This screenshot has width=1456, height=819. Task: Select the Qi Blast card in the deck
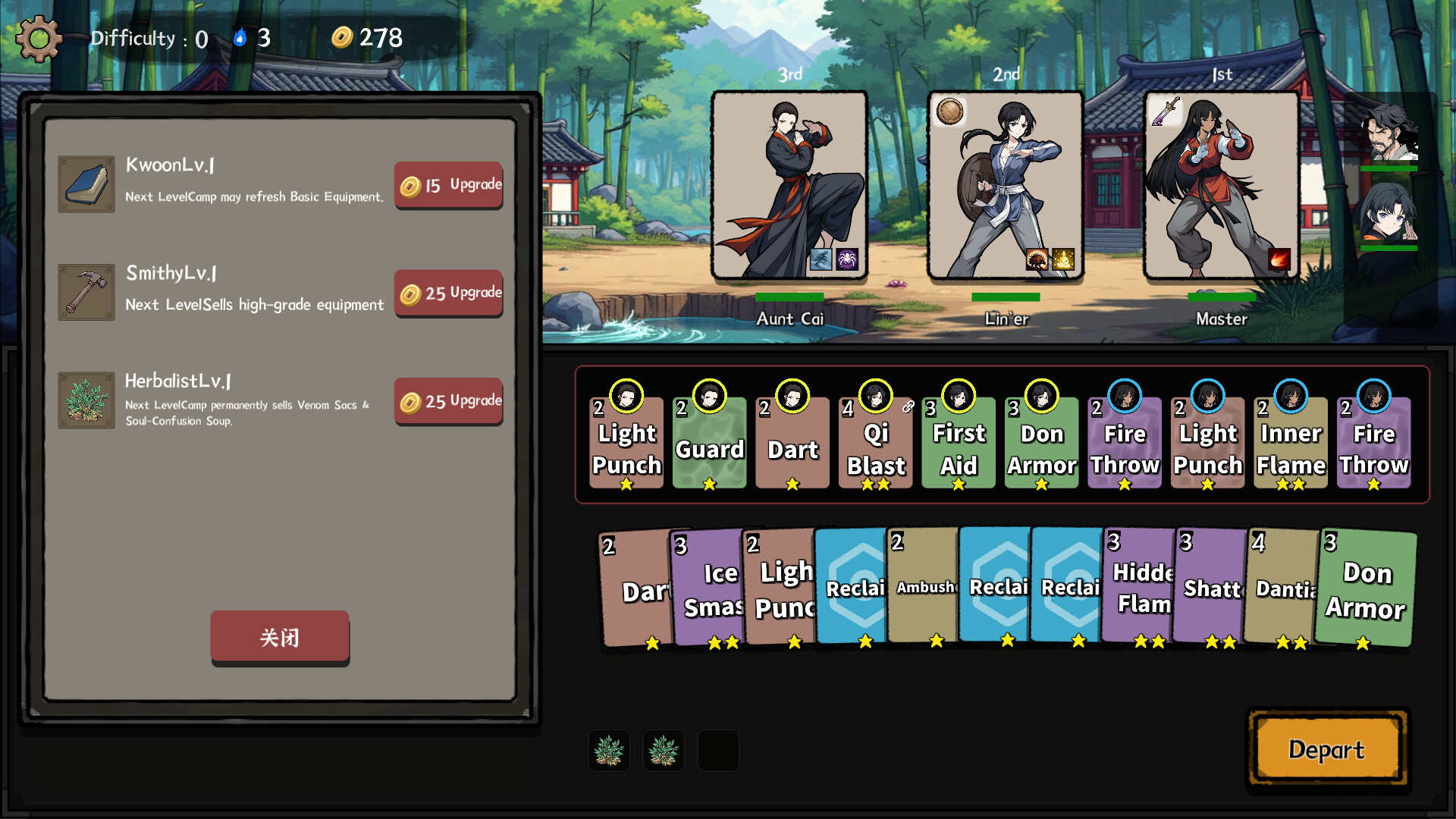(x=875, y=444)
